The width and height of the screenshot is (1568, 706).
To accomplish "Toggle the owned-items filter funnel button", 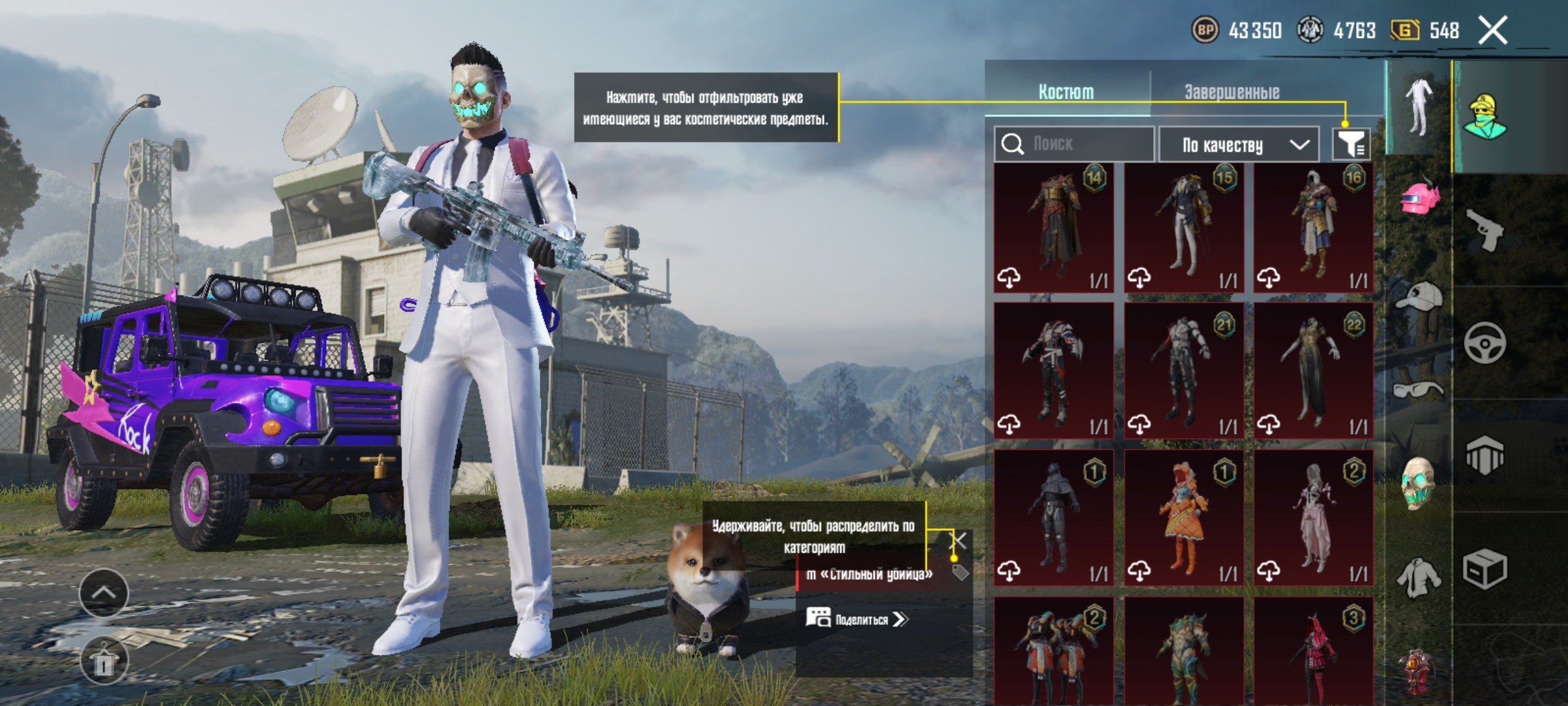I will 1351,144.
